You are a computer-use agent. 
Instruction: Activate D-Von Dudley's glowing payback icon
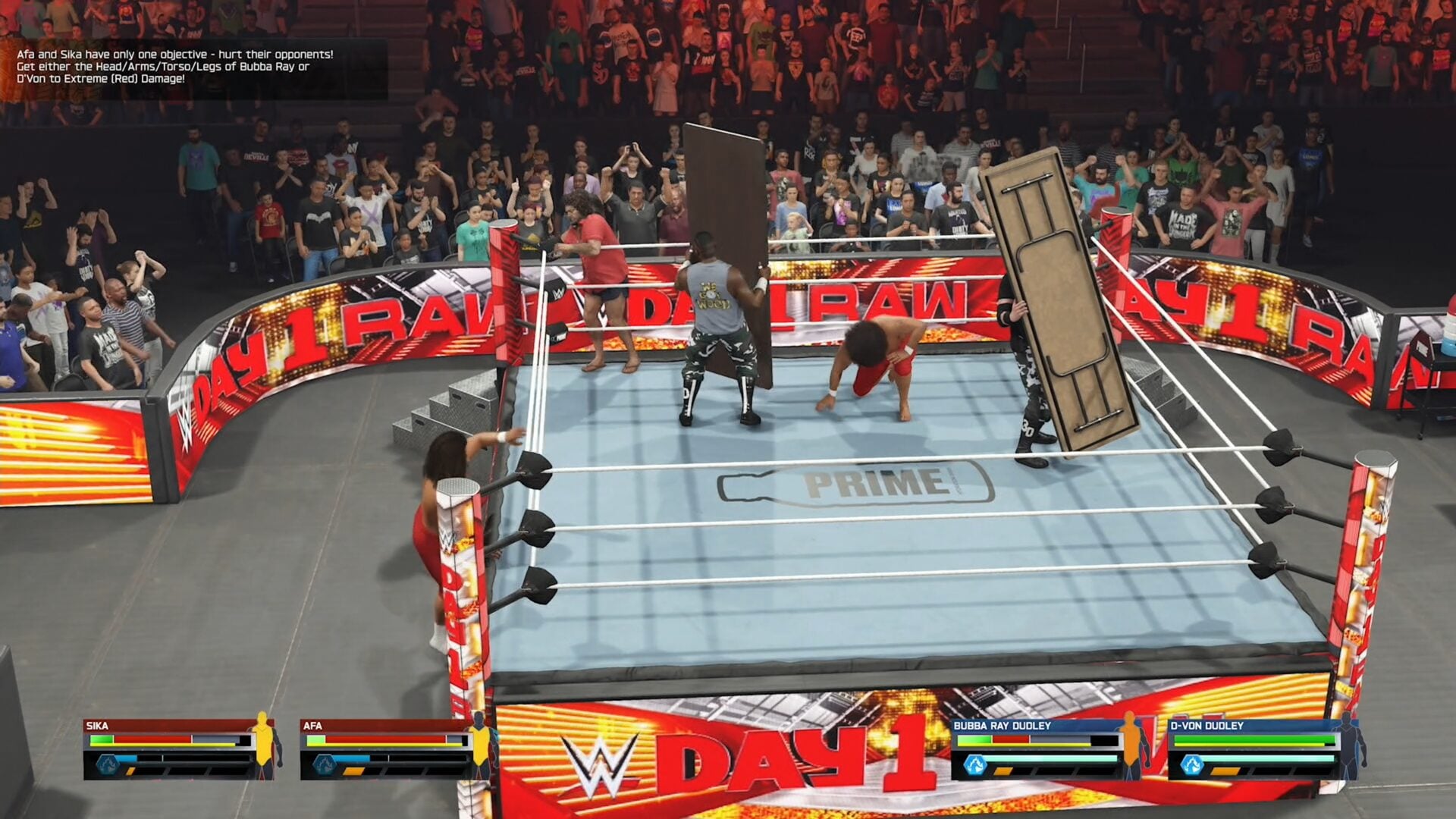pyautogui.click(x=1192, y=764)
